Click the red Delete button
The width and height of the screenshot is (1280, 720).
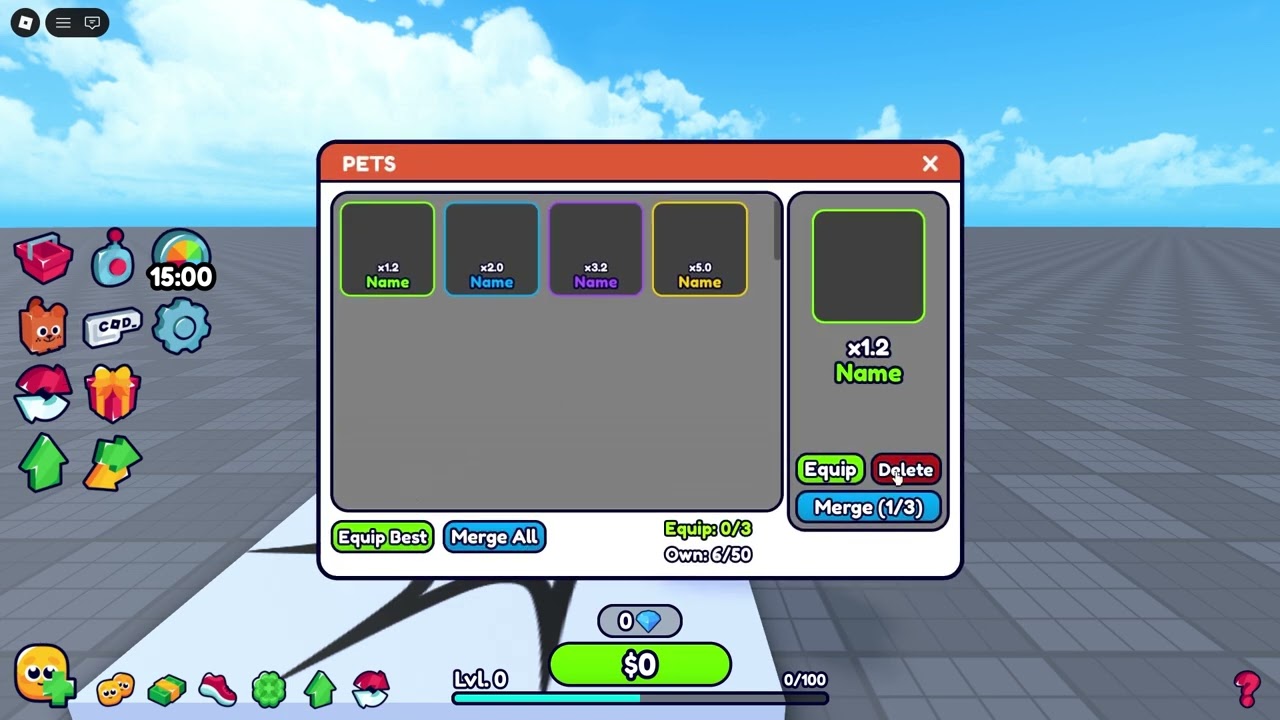[905, 469]
